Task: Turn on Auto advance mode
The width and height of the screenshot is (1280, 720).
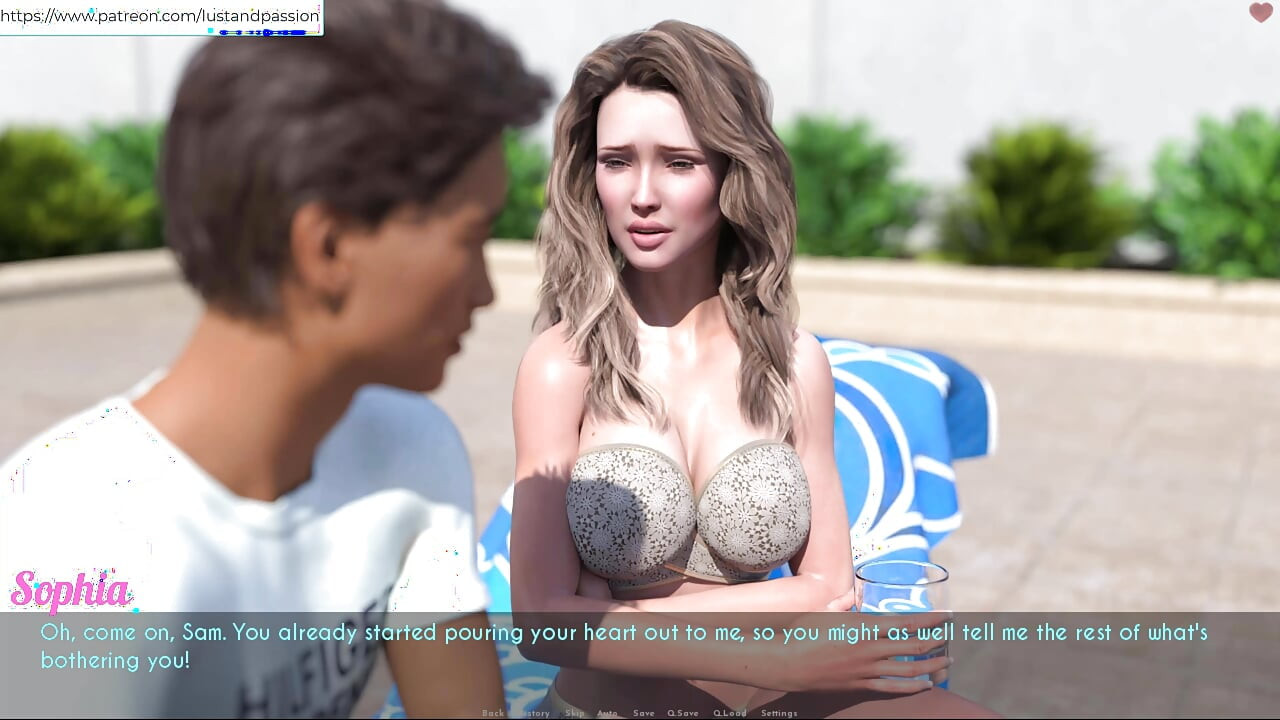Action: [x=607, y=713]
